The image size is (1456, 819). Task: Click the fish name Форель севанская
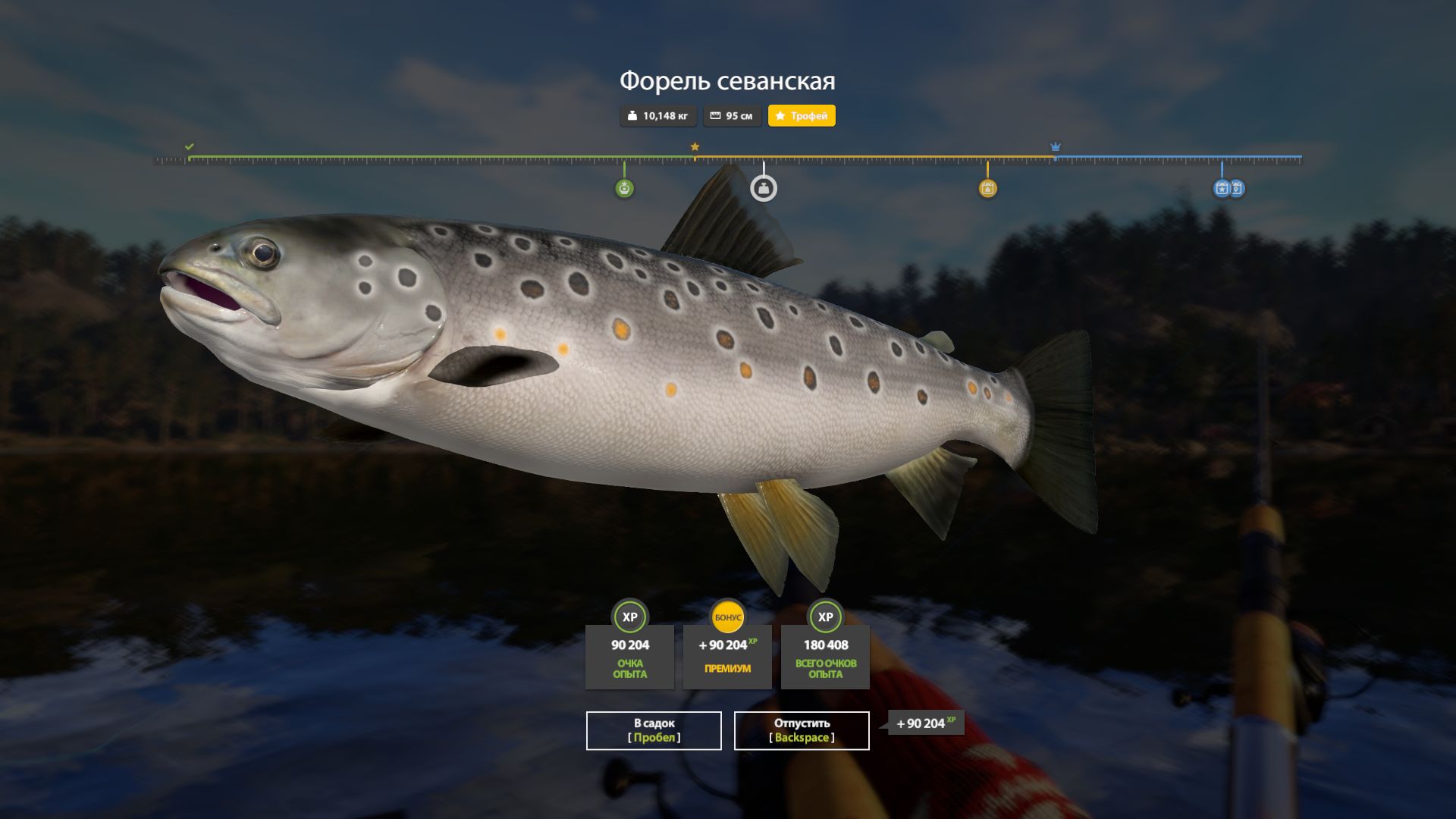point(728,79)
